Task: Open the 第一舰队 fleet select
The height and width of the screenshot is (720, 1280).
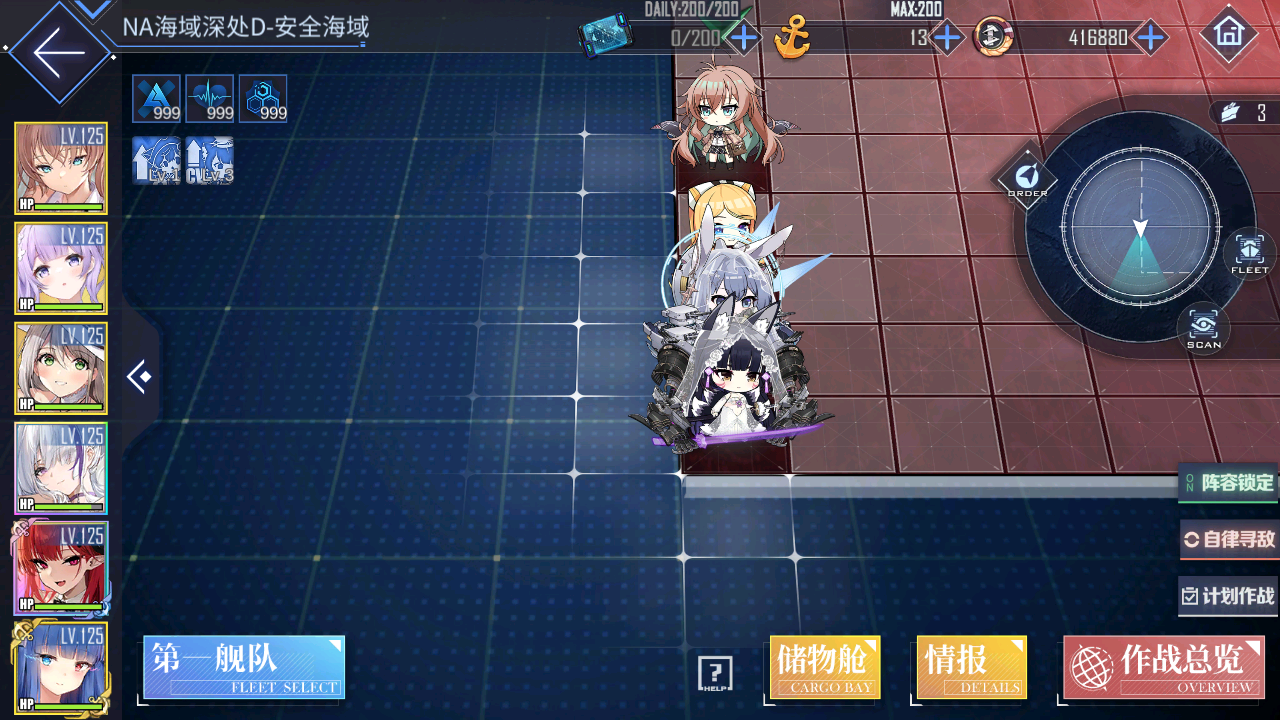Action: point(244,666)
